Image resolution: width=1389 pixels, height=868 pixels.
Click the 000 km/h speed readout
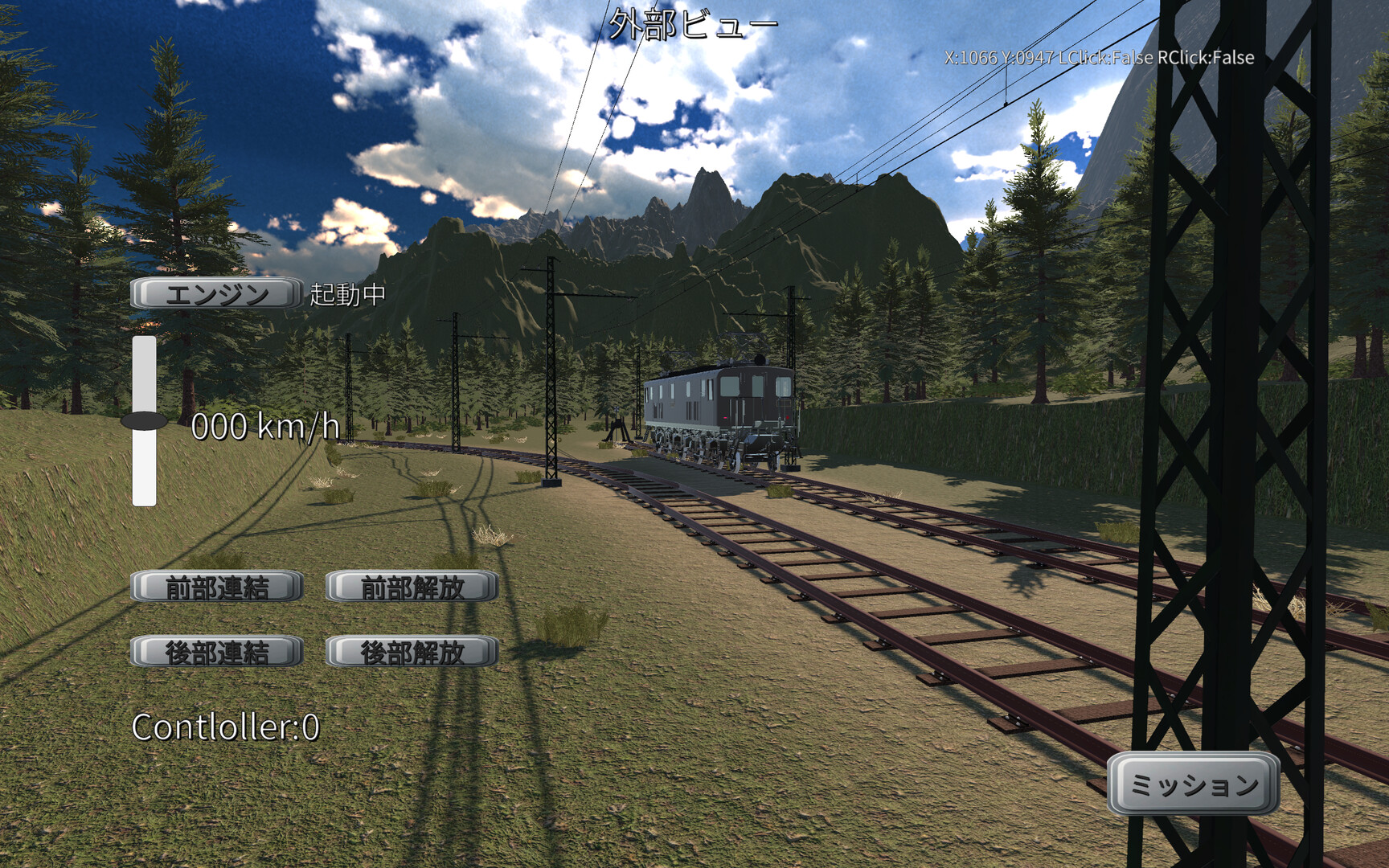tap(267, 428)
